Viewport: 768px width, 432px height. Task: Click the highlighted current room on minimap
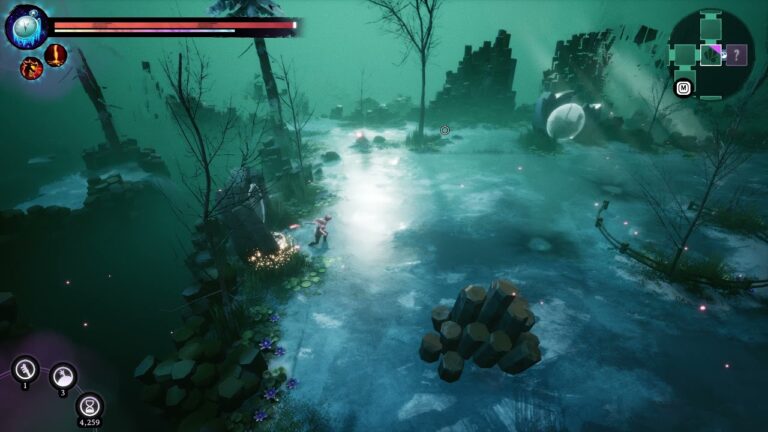coord(711,55)
